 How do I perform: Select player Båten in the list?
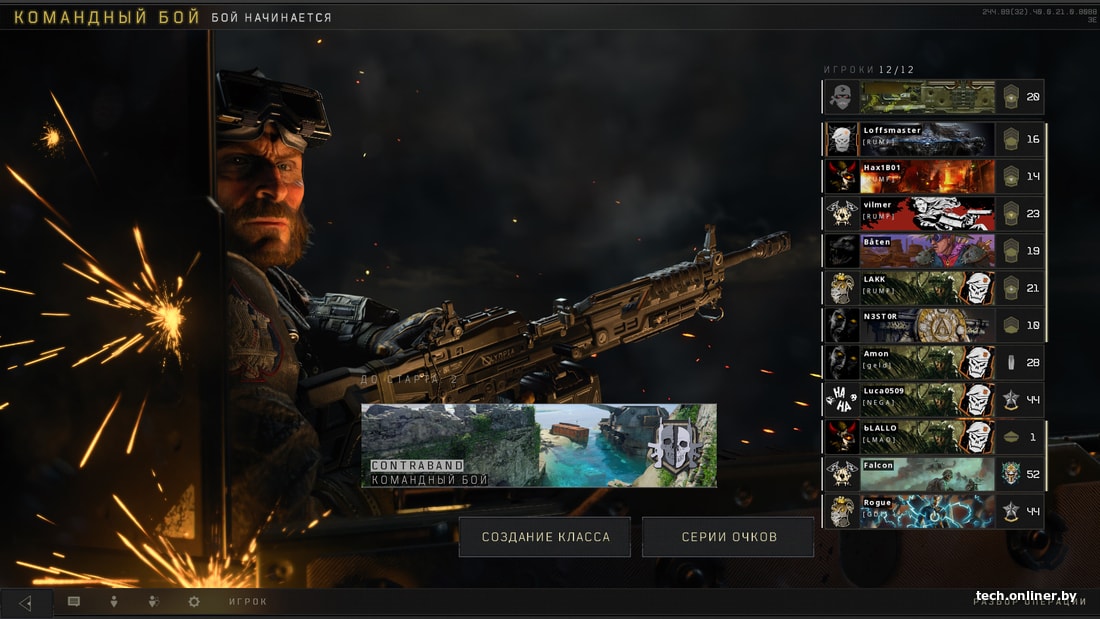point(928,250)
